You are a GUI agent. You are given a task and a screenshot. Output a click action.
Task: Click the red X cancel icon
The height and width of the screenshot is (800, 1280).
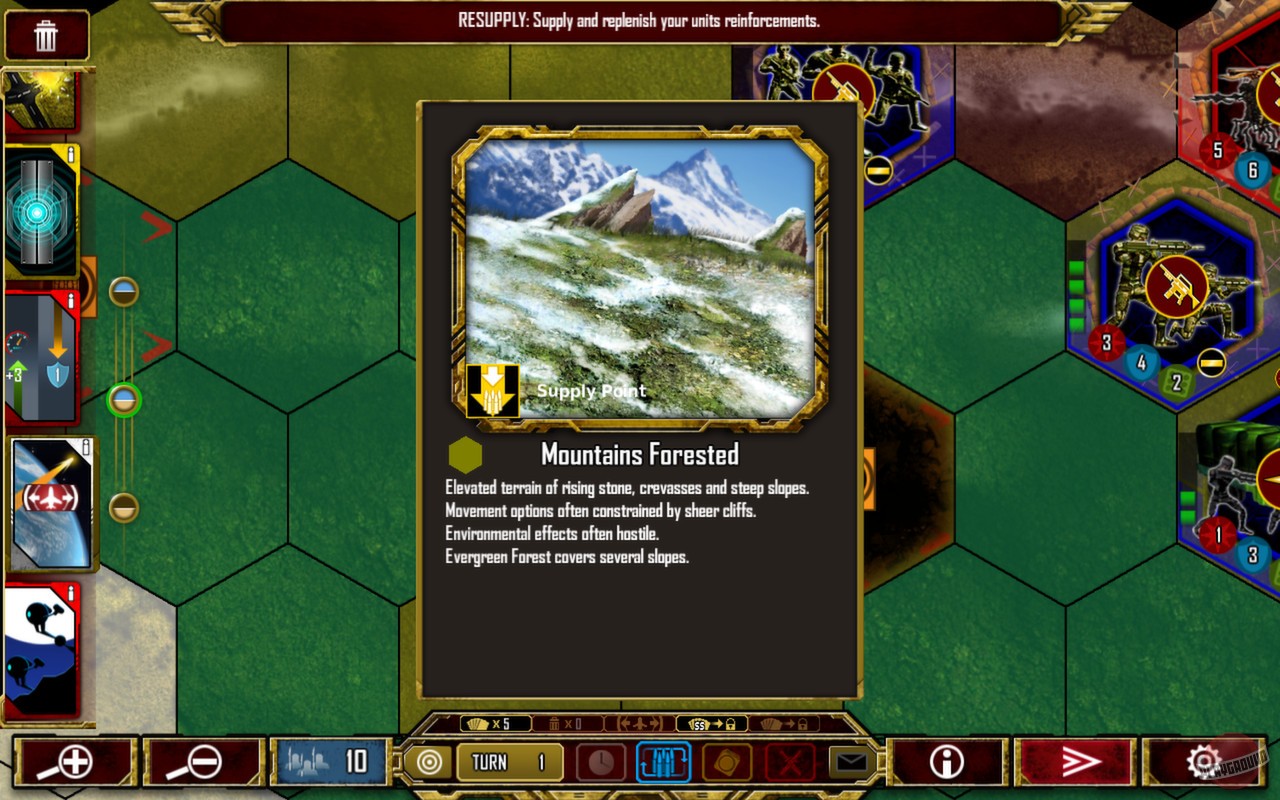click(x=789, y=760)
